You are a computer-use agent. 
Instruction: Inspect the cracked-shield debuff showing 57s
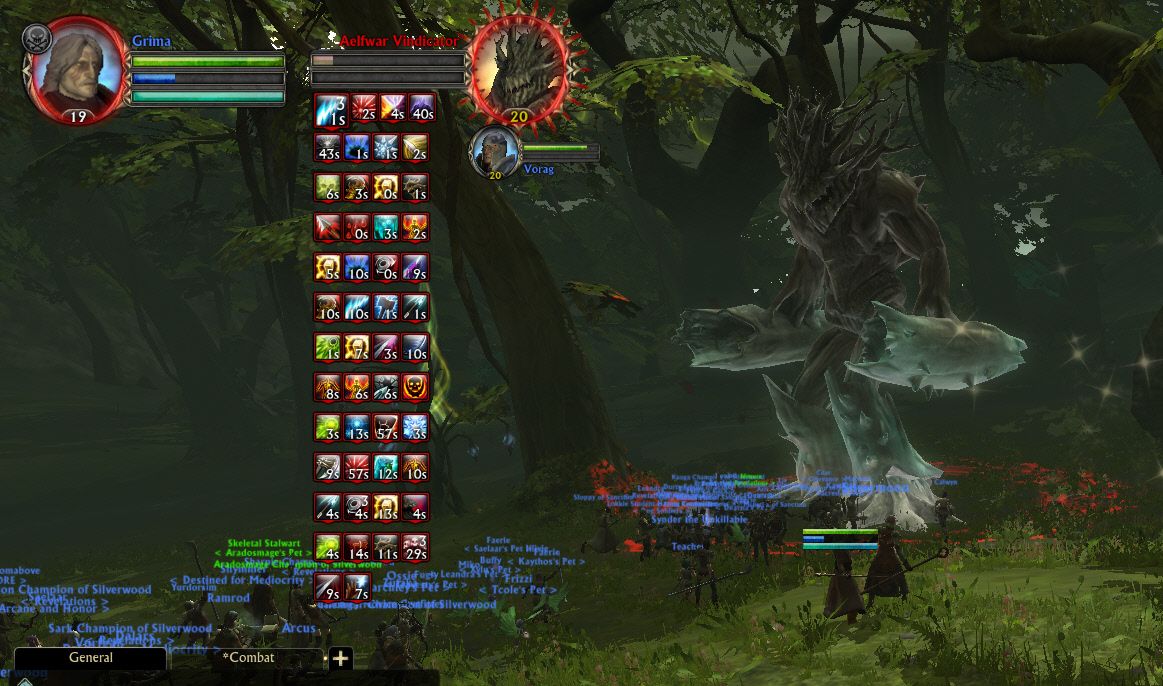point(387,427)
